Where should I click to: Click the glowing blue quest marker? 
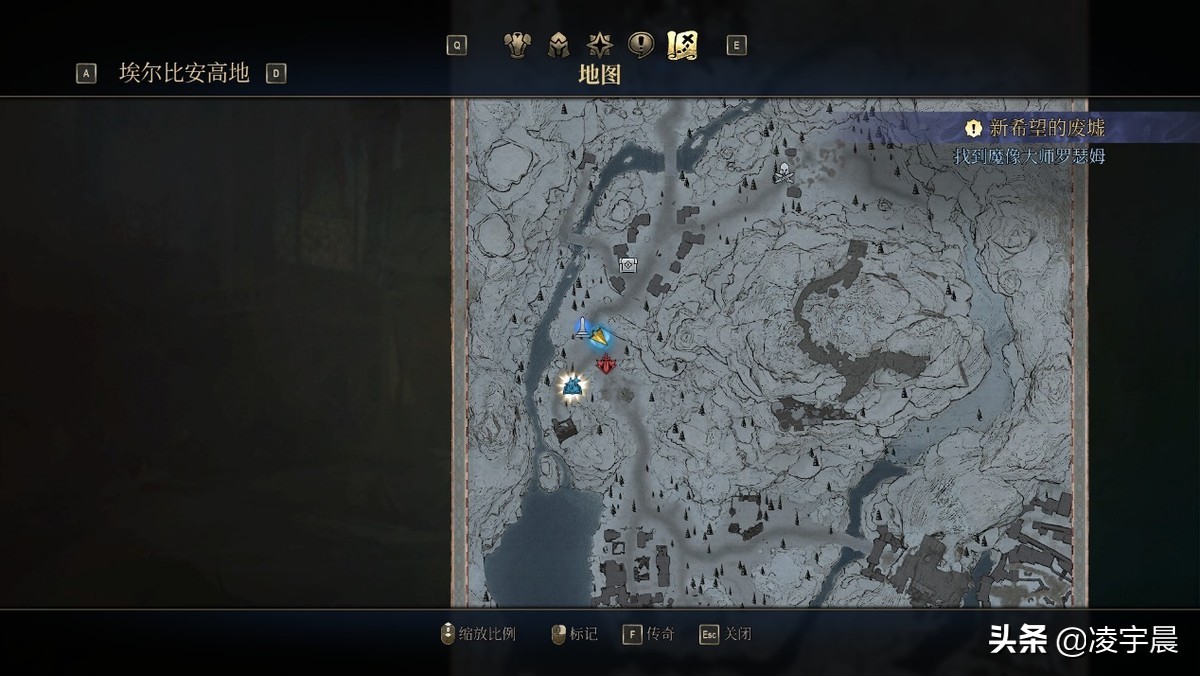pos(572,386)
